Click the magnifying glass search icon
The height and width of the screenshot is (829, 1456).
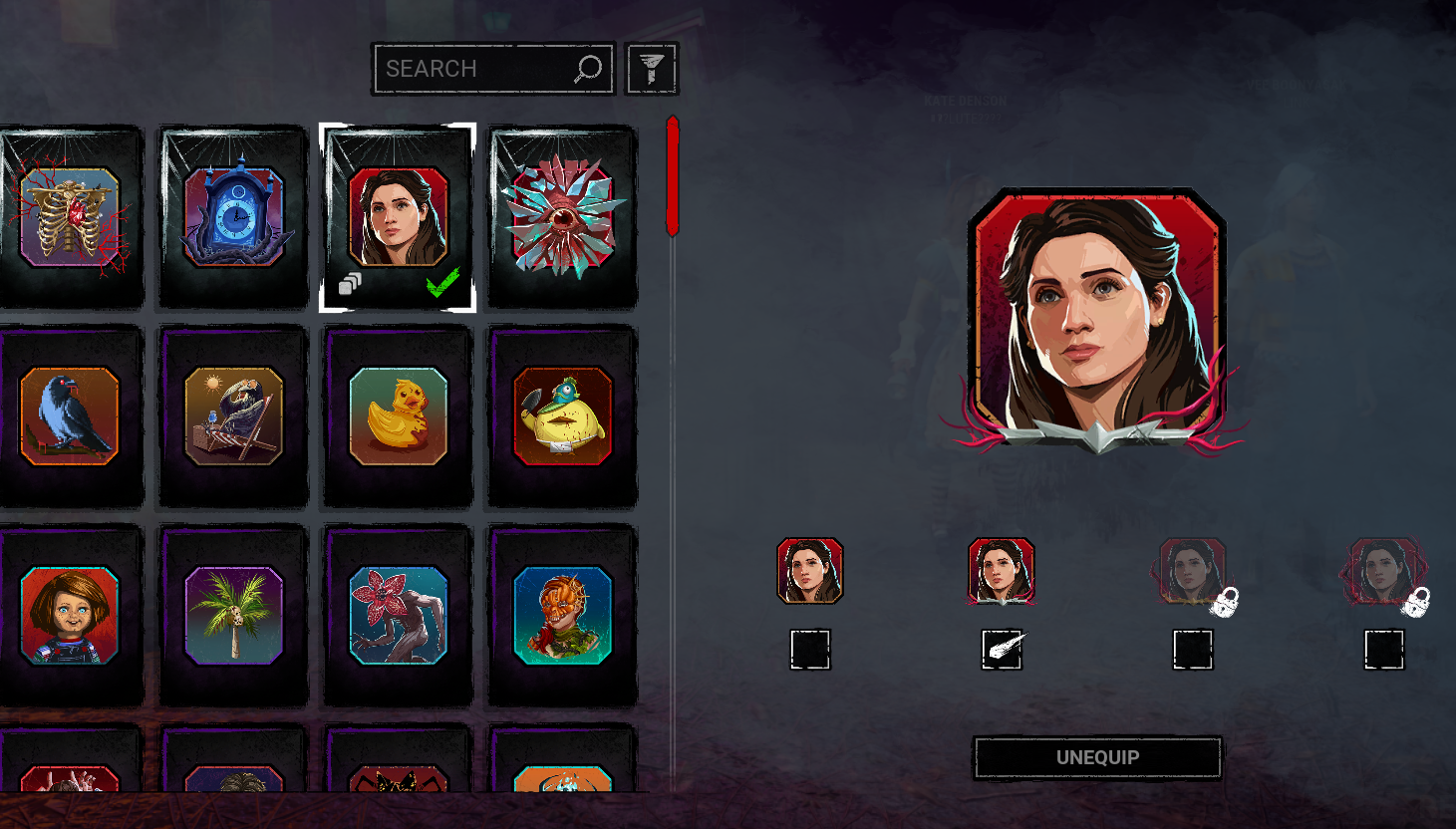[x=588, y=69]
